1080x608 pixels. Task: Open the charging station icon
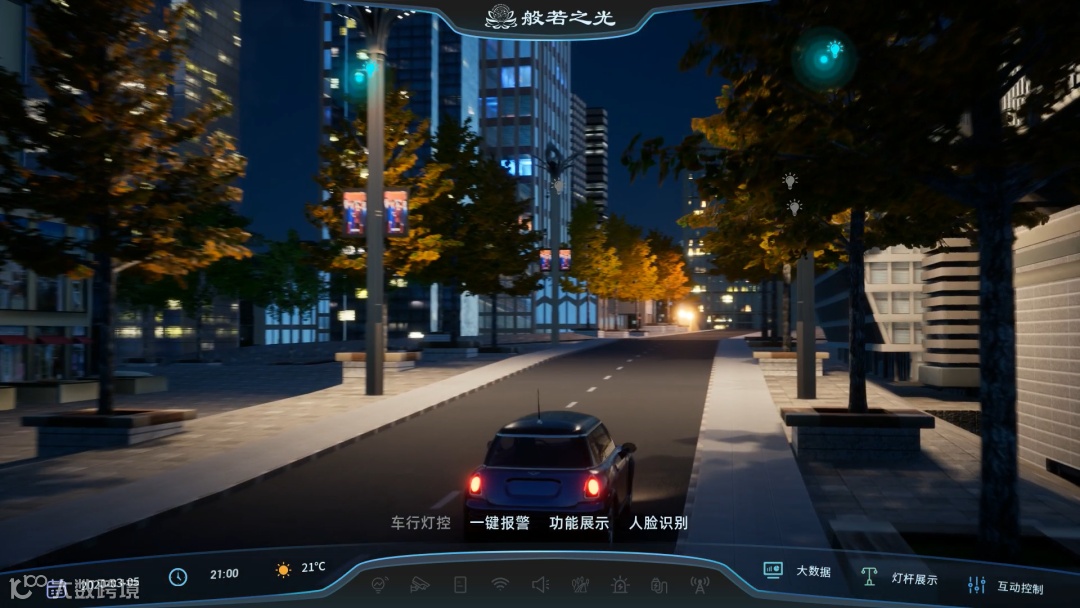pyautogui.click(x=659, y=584)
